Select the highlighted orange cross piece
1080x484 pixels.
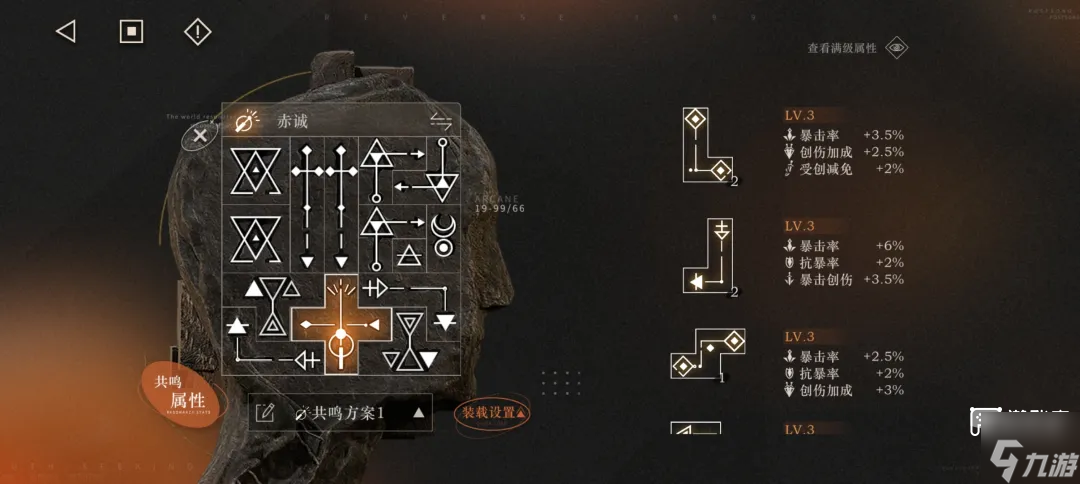pos(340,326)
